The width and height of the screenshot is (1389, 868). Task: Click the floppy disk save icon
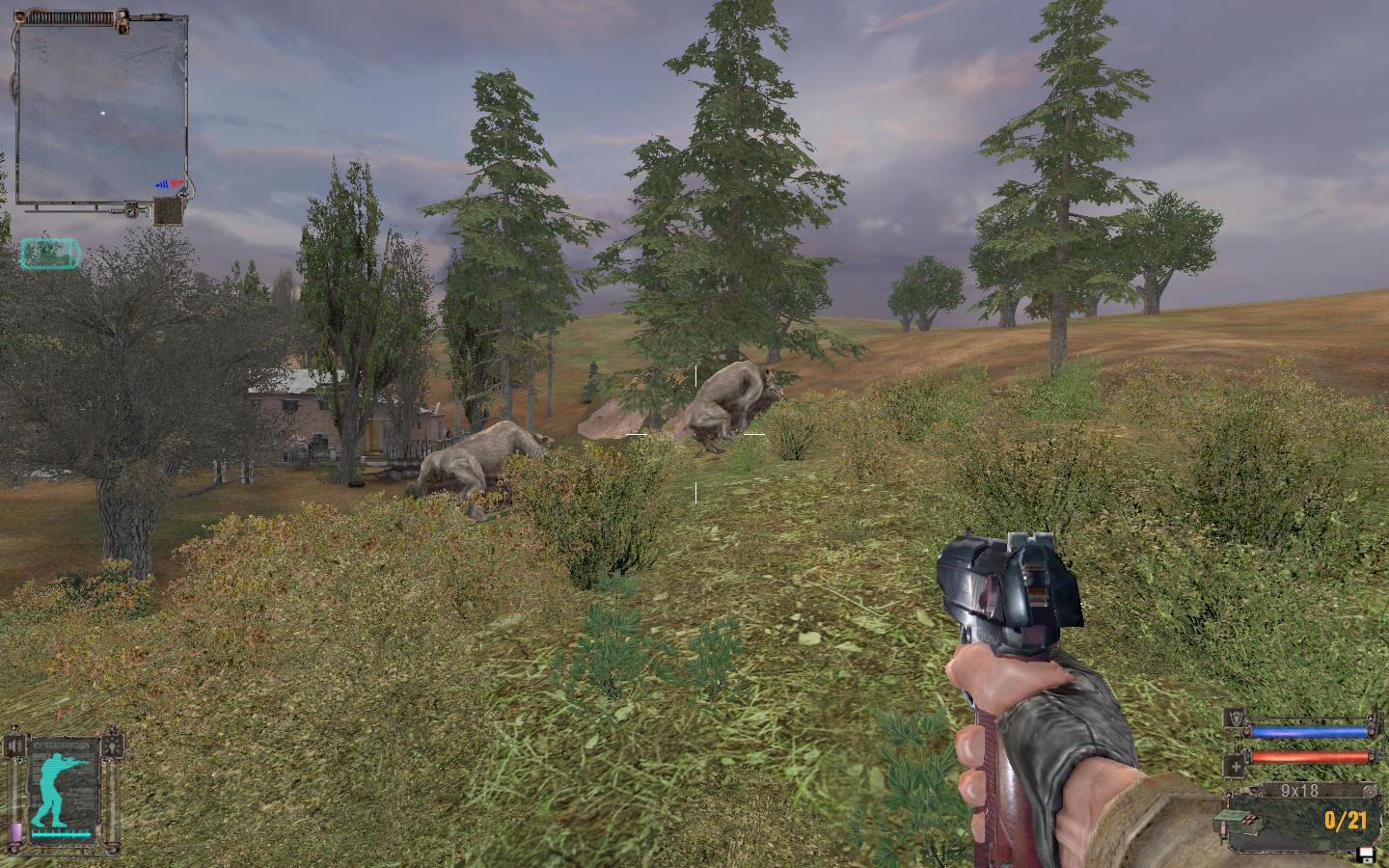pyautogui.click(x=1366, y=853)
